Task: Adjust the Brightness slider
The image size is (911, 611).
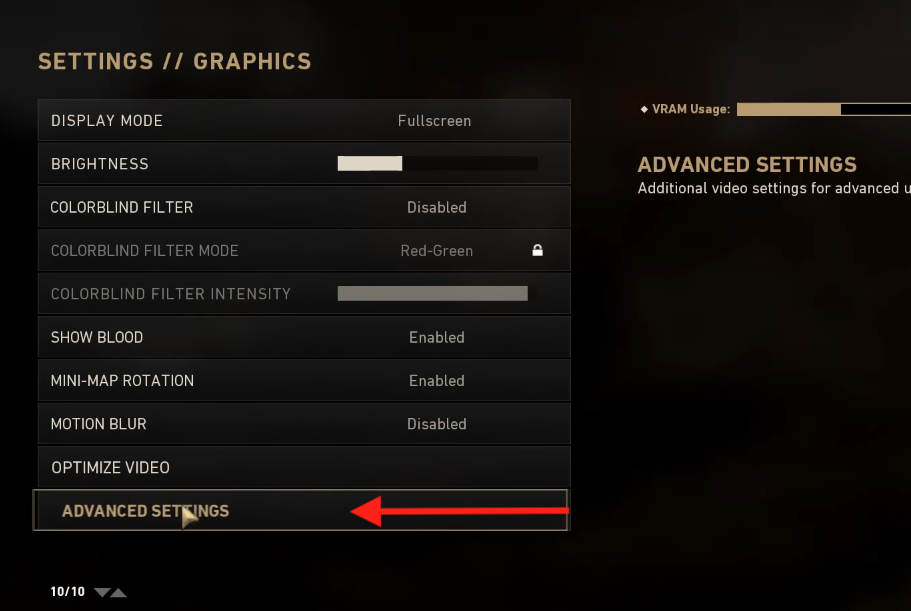Action: (437, 164)
